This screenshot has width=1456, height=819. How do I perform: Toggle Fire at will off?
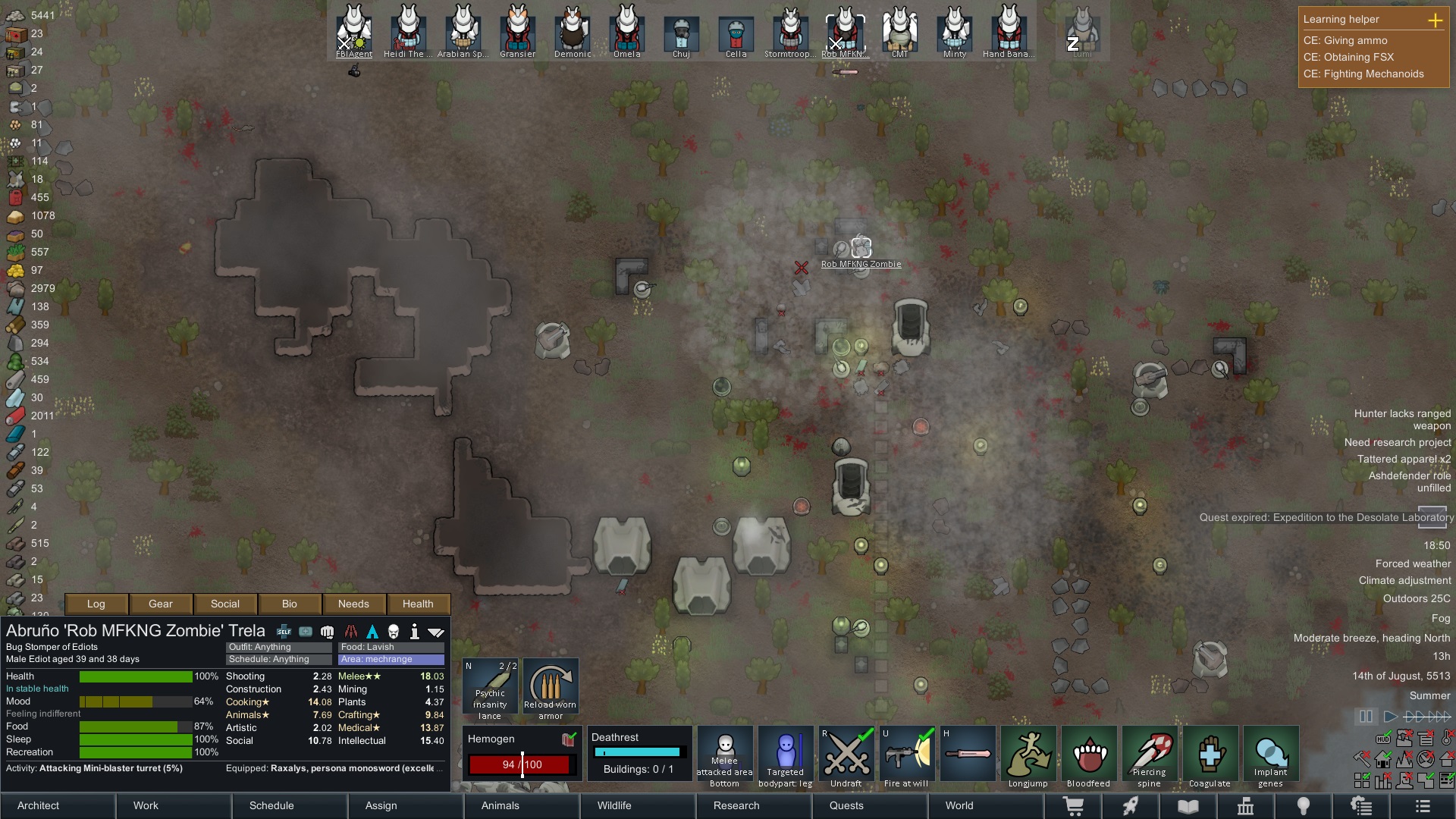(x=906, y=753)
